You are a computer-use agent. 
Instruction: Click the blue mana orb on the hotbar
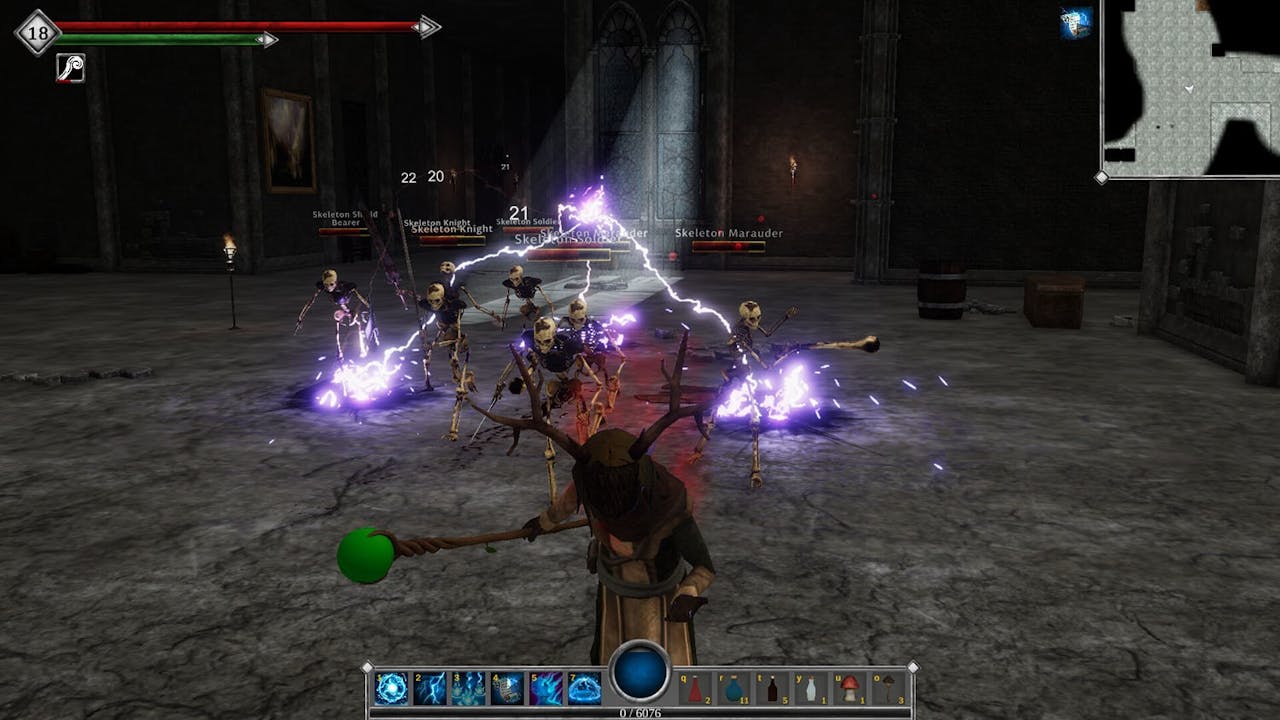640,672
